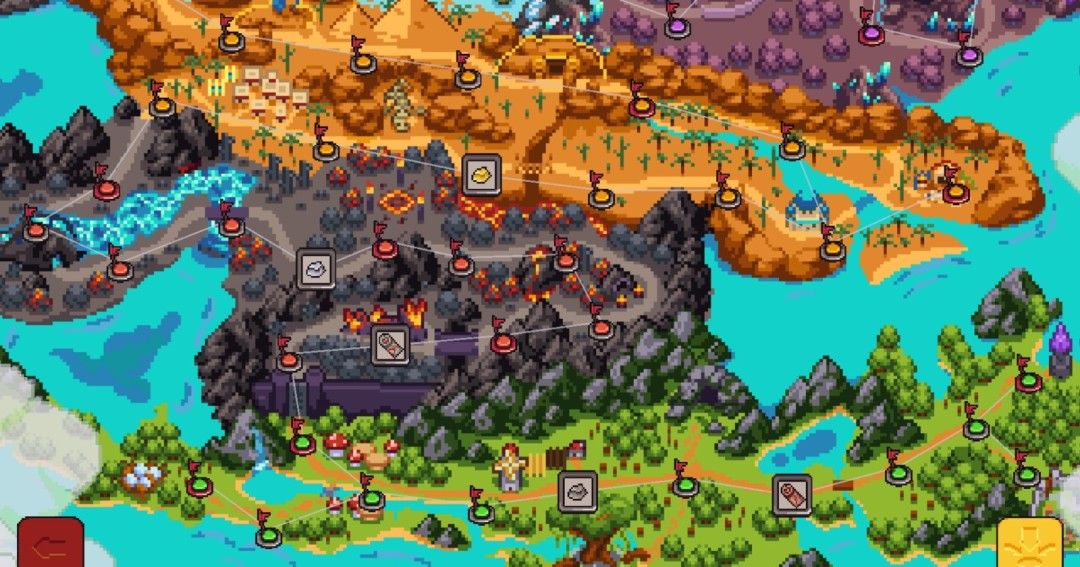Select the green level beside the purple crystal
Screen dimensions: 1080x567
[x=1027, y=382]
